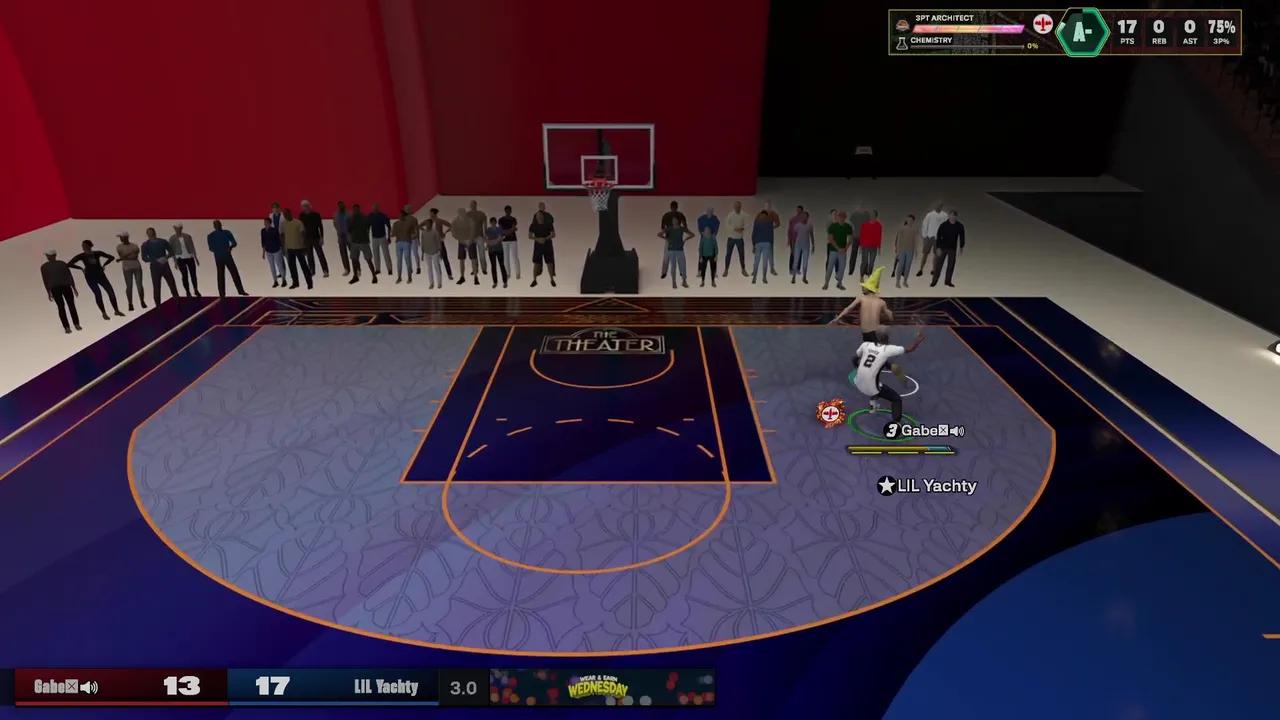Screen dimensions: 1280x720
Task: Click the speaker icon next to Gabe's nameplate
Action: pos(956,430)
